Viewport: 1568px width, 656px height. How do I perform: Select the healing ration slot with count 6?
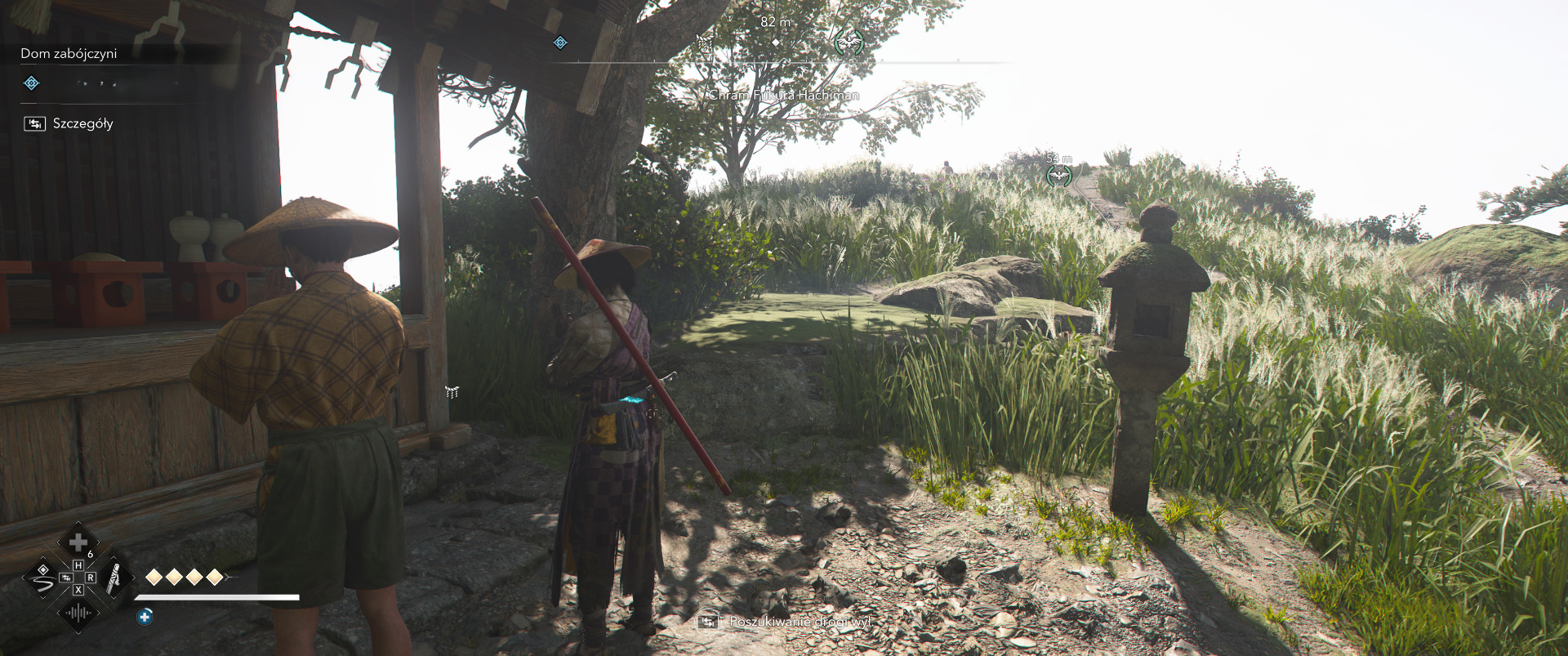pyautogui.click(x=78, y=542)
